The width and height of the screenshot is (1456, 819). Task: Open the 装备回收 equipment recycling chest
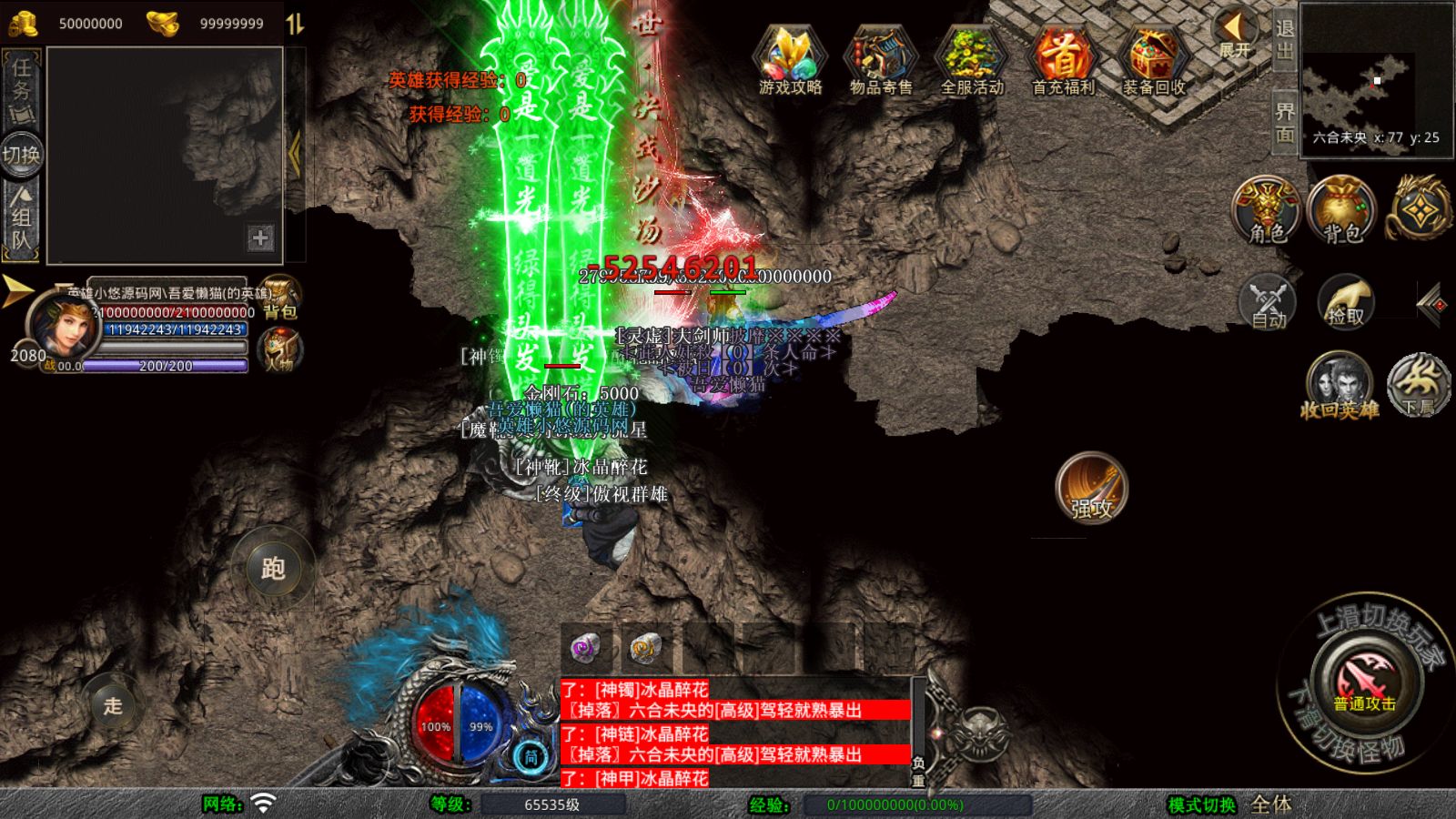coord(1153,60)
